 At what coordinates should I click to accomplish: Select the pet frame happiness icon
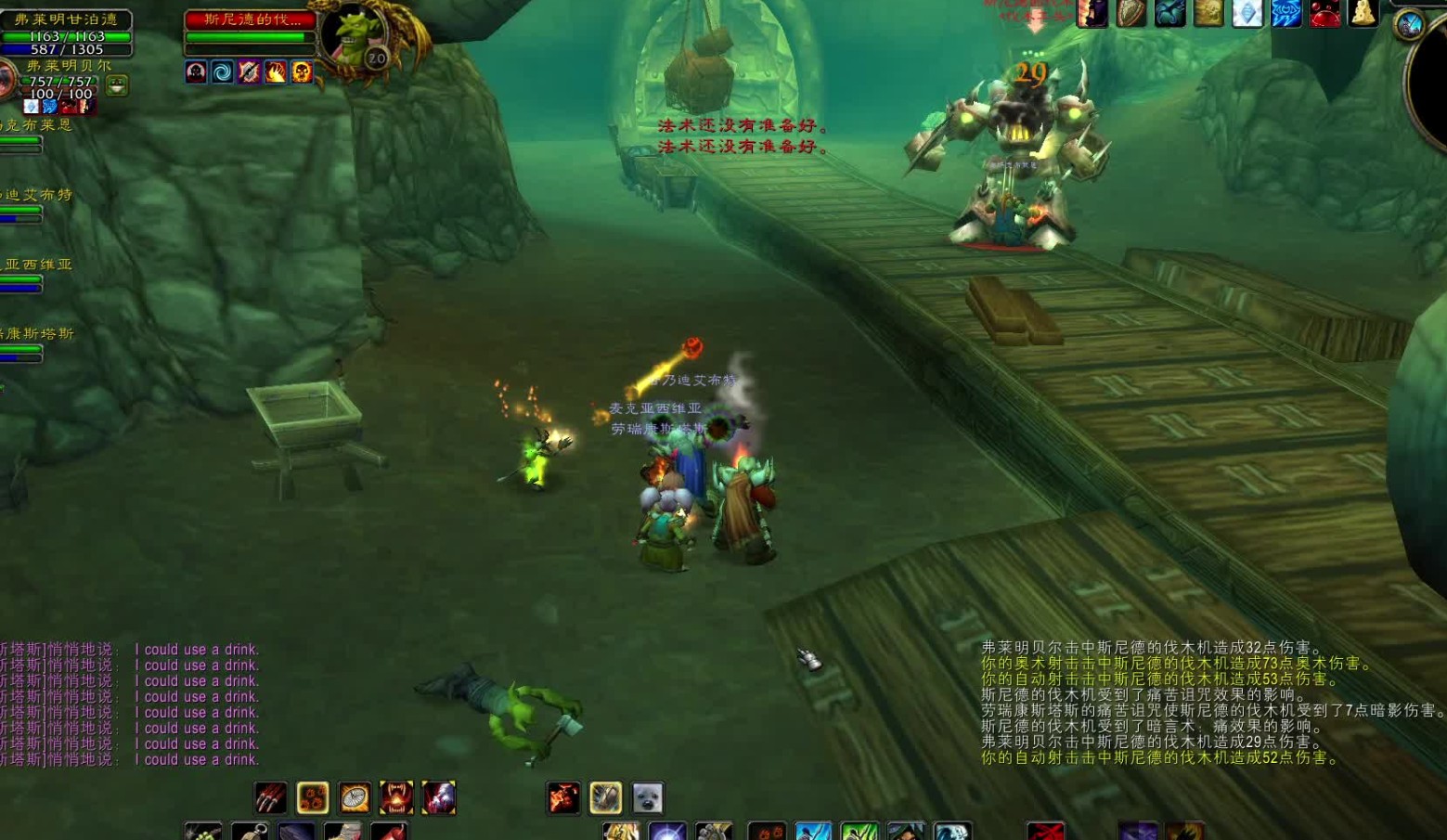point(117,85)
